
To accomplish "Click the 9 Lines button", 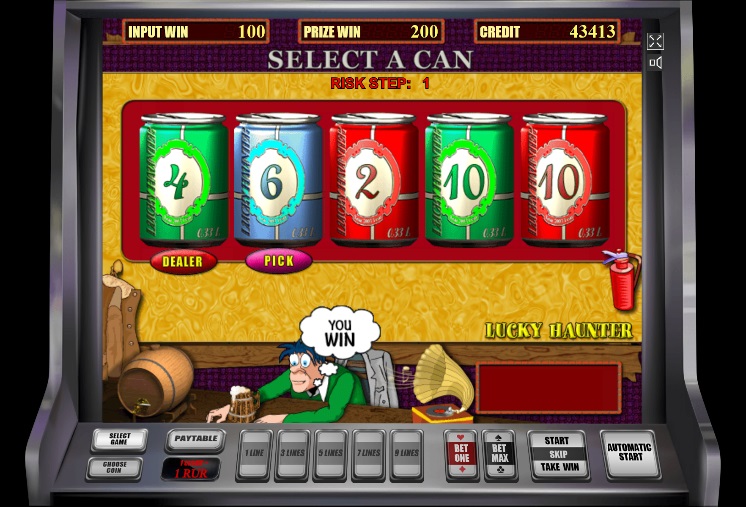I will pos(405,454).
